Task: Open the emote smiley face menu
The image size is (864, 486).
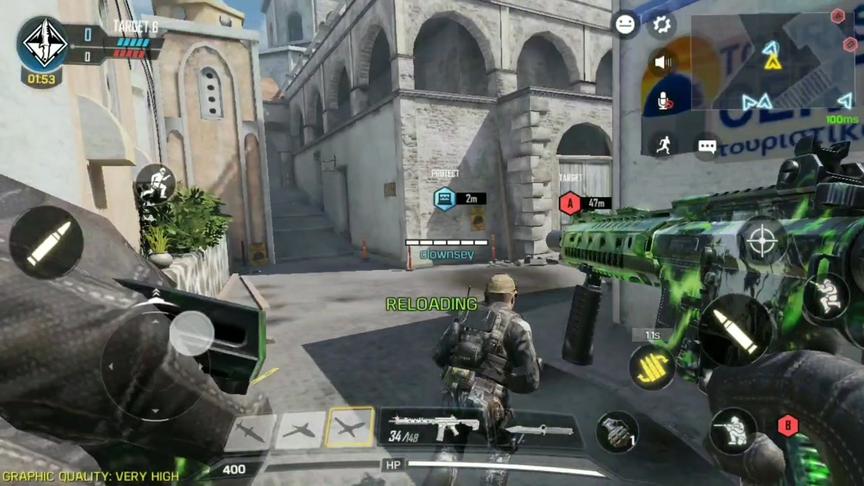Action: point(626,24)
